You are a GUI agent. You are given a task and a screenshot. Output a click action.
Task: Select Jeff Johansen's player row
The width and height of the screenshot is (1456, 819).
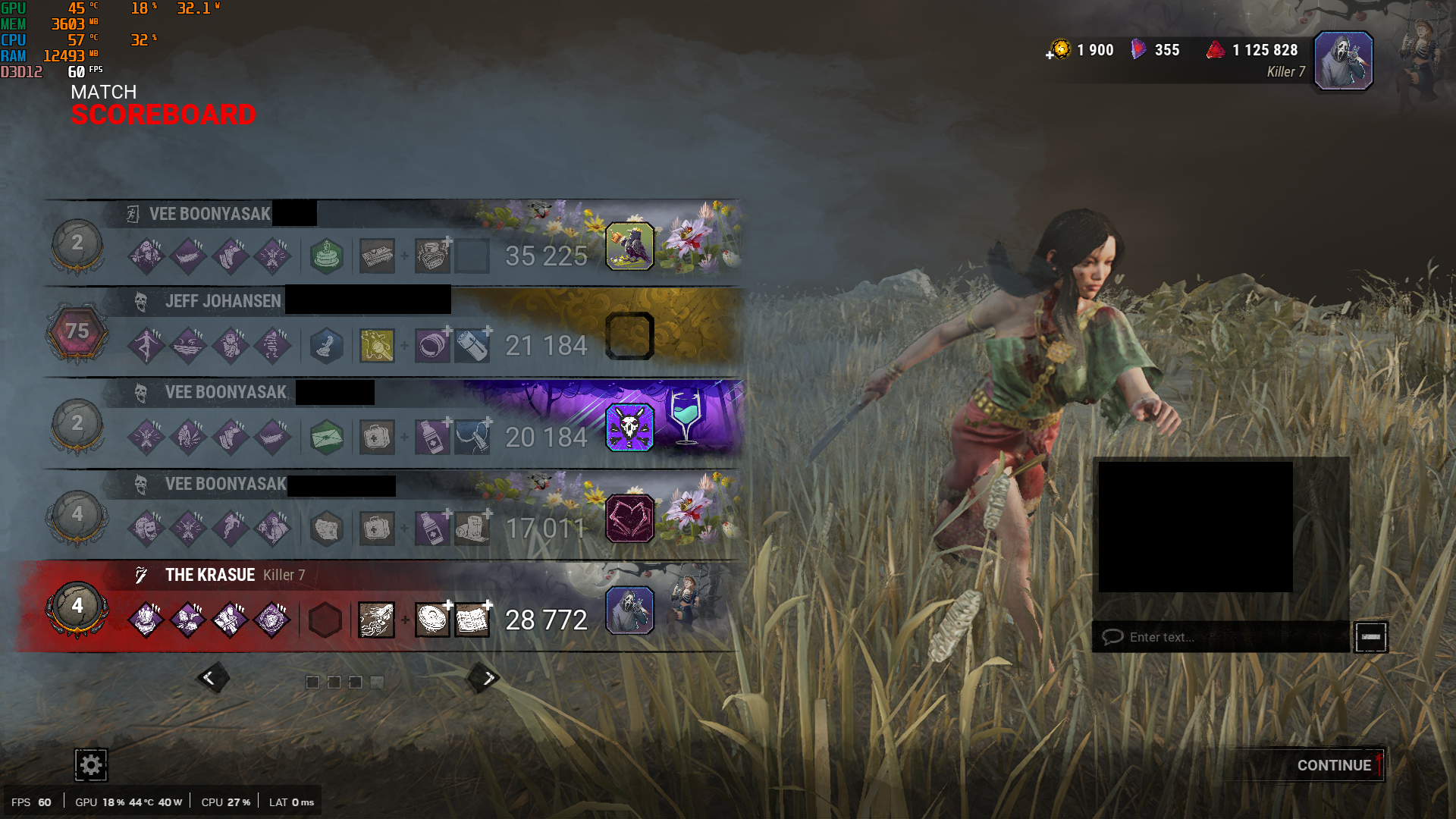tap(379, 332)
